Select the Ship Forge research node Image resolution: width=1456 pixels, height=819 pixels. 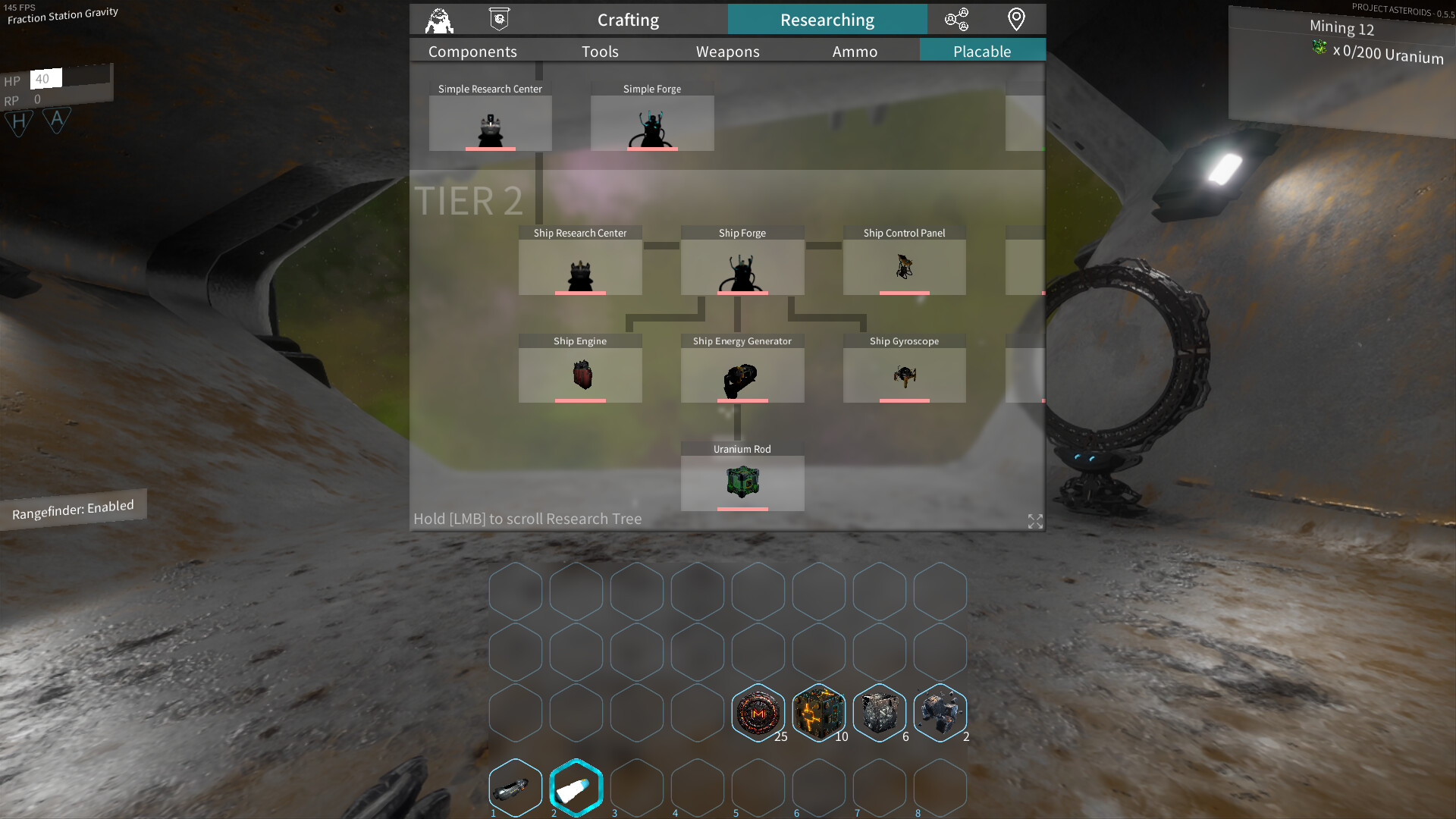click(742, 267)
